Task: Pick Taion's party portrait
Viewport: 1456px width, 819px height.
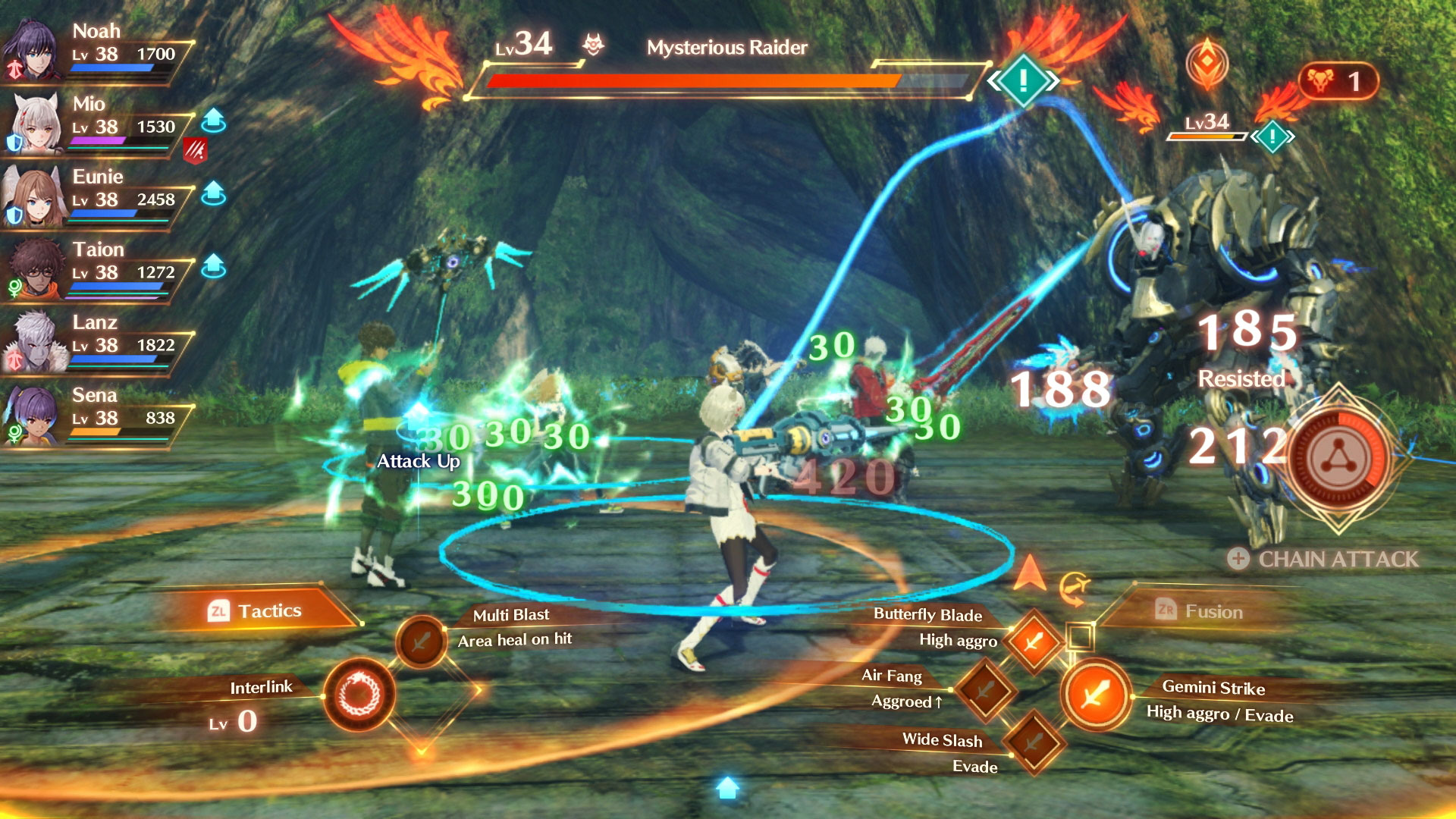Action: (x=33, y=269)
